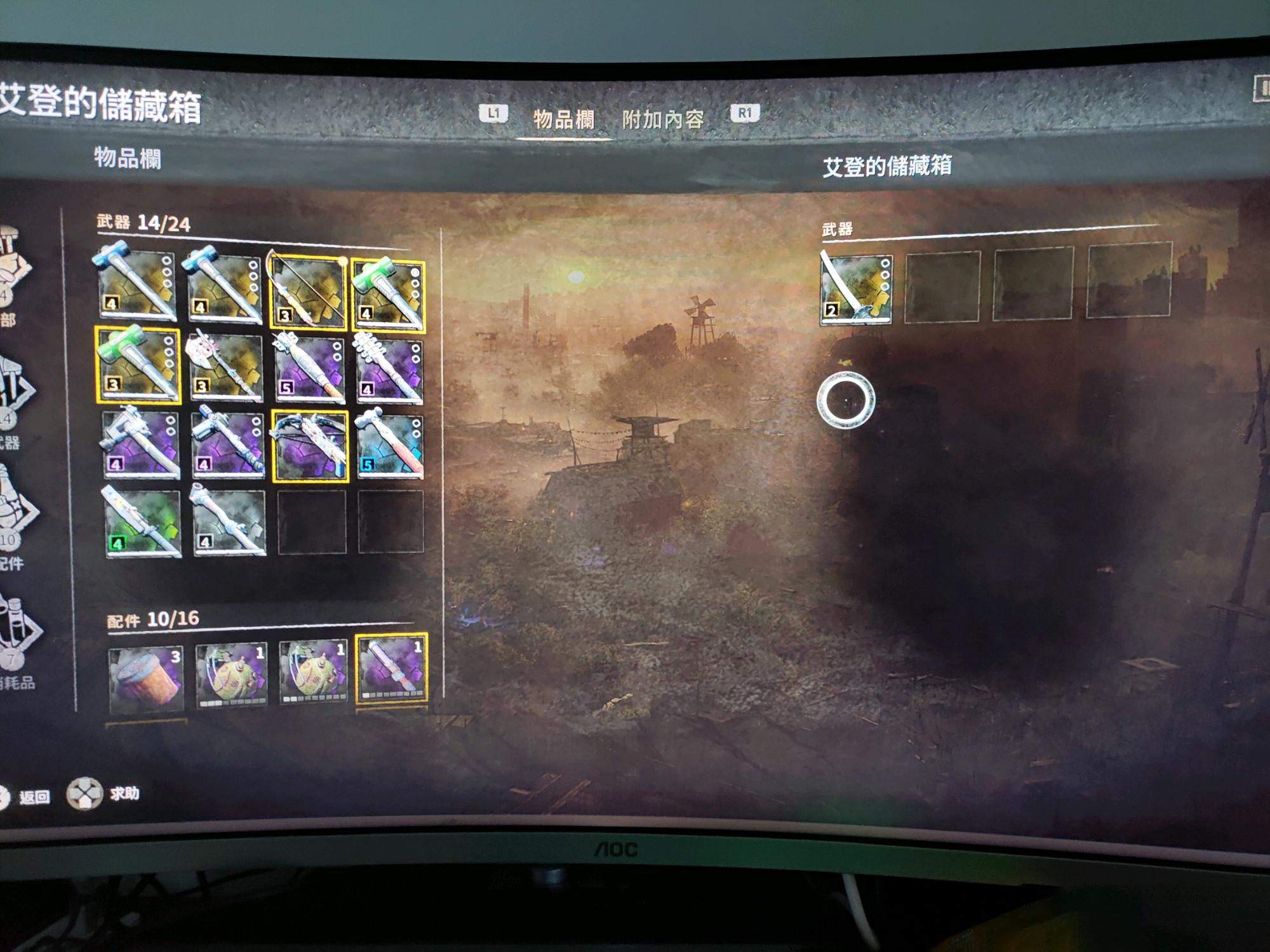Select the green-rarity machete slot
Image resolution: width=1270 pixels, height=952 pixels.
click(x=142, y=523)
